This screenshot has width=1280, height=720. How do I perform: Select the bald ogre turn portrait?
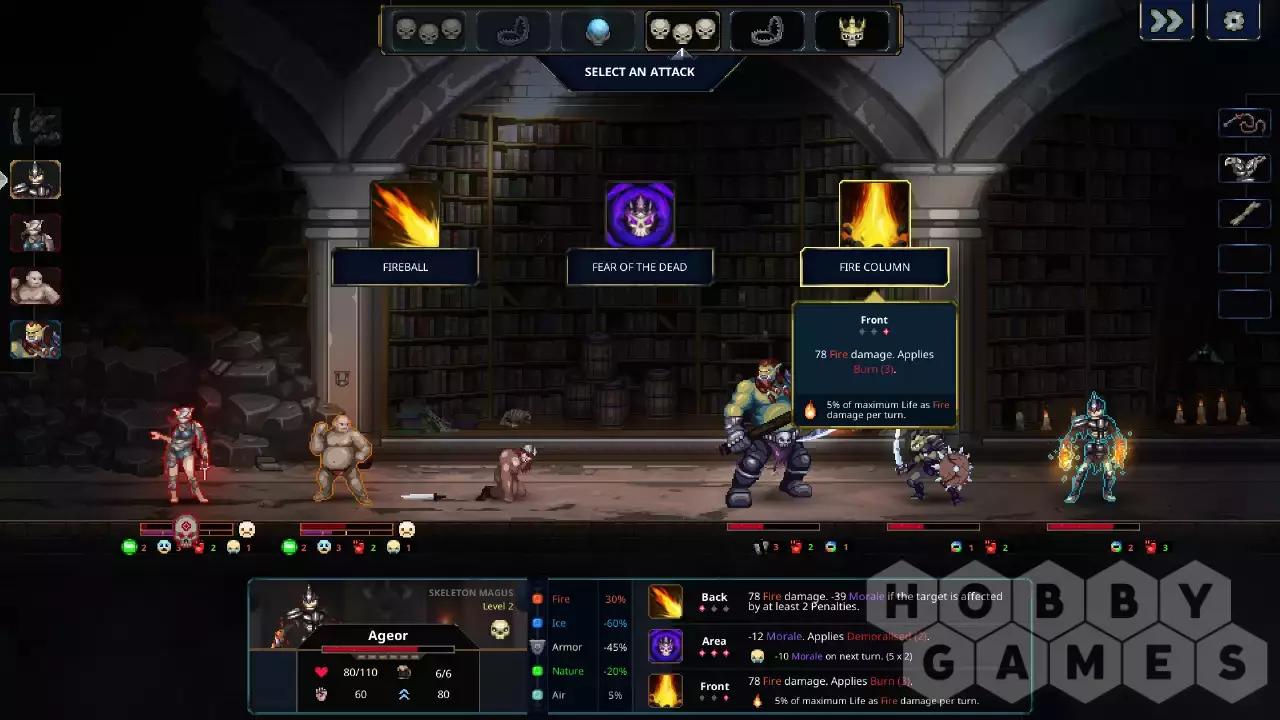(36, 287)
